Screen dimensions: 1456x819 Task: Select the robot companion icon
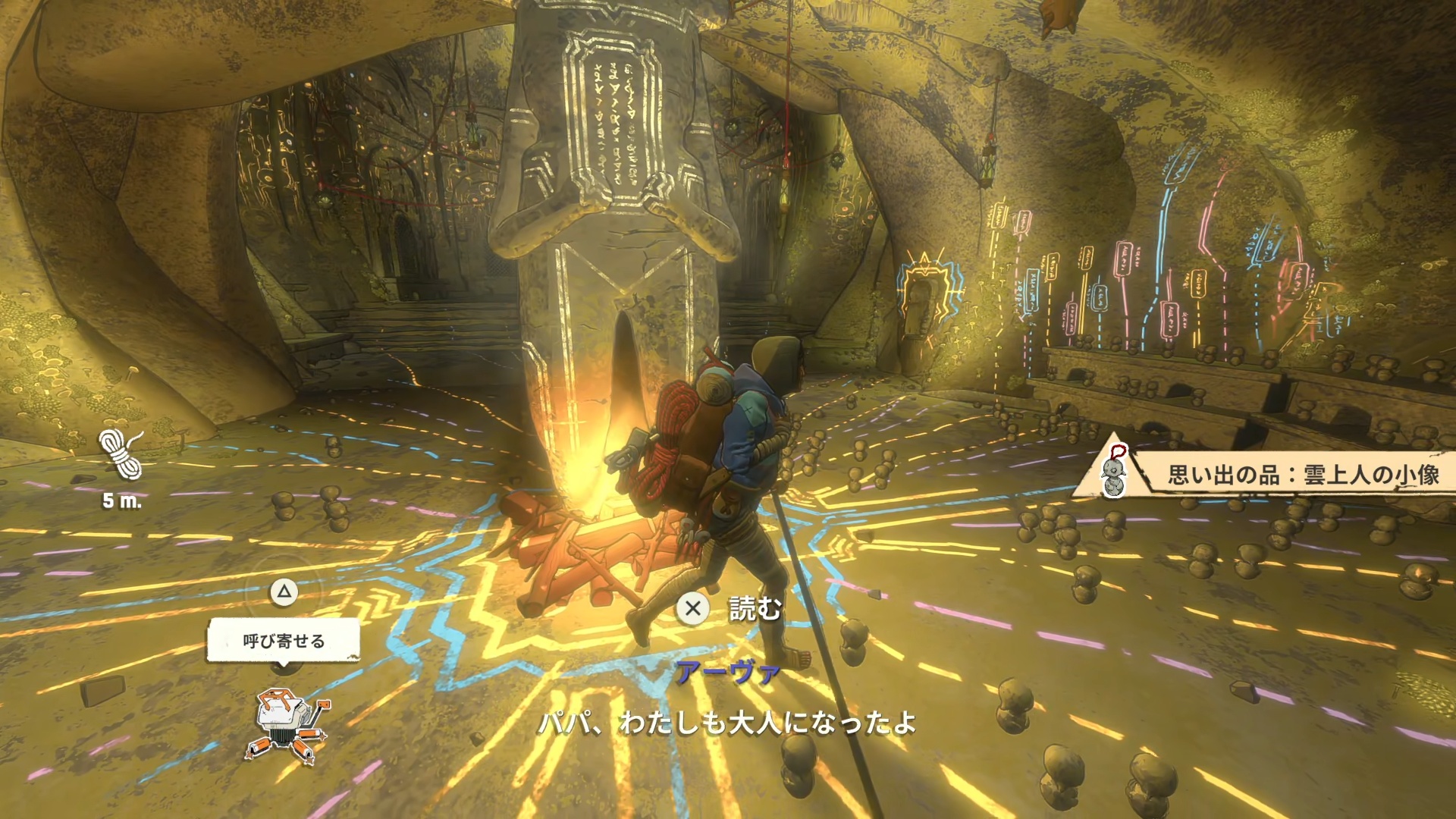pos(288,724)
